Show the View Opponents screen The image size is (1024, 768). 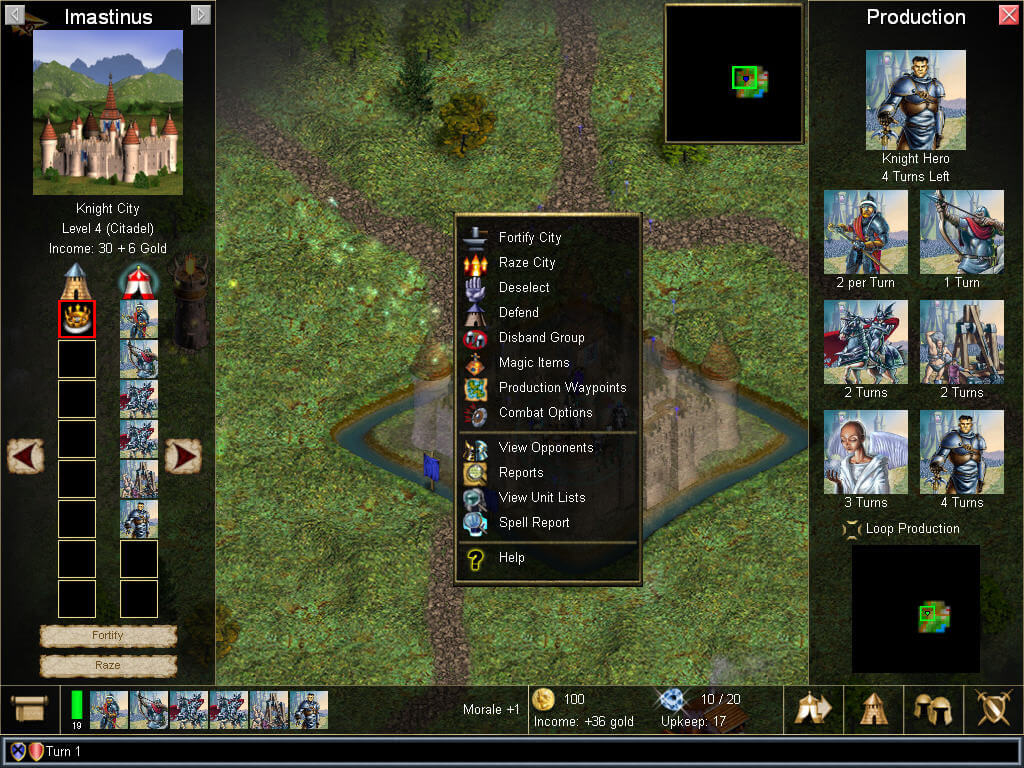545,448
